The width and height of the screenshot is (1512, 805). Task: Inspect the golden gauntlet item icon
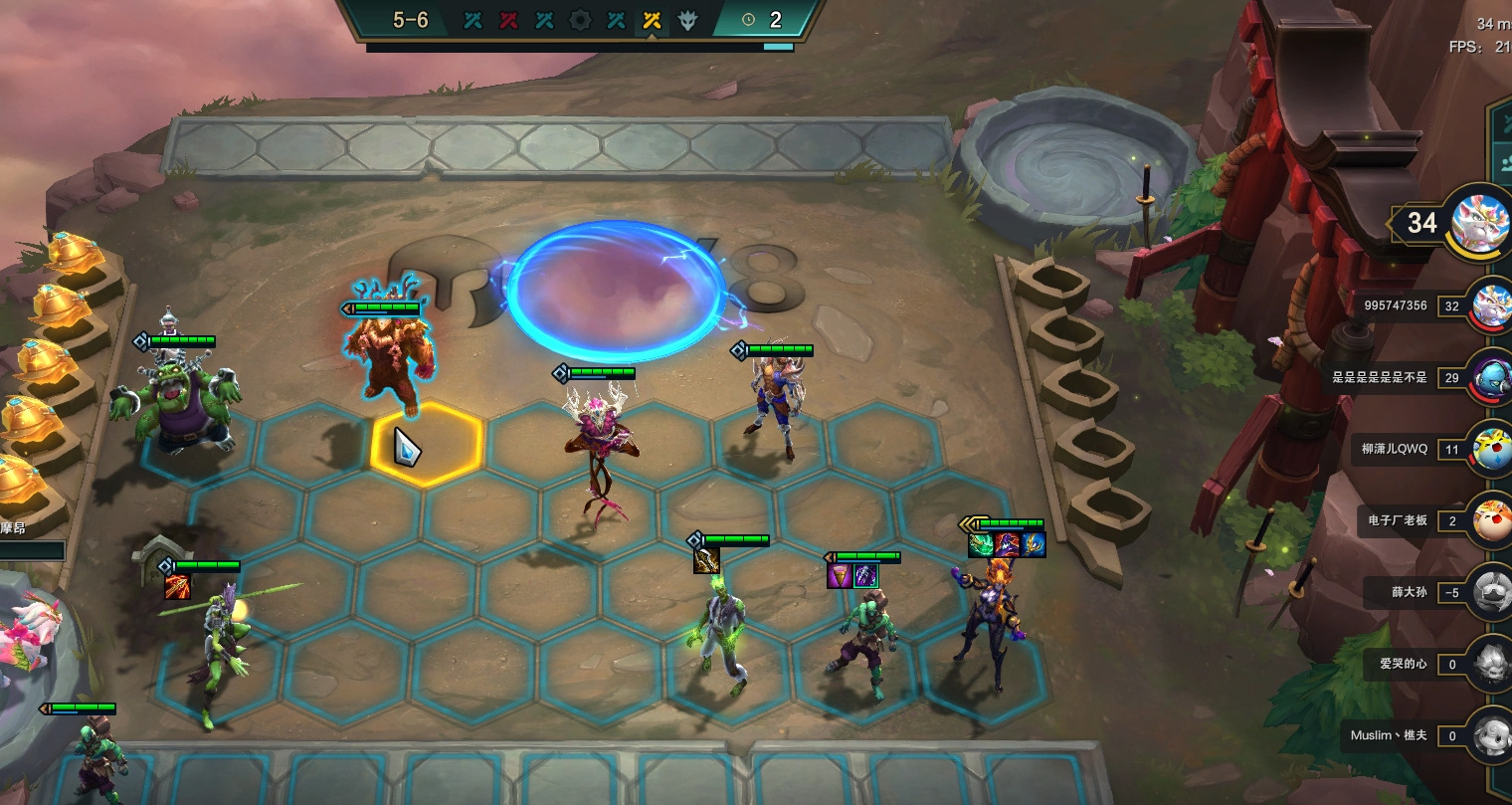pyautogui.click(x=706, y=561)
